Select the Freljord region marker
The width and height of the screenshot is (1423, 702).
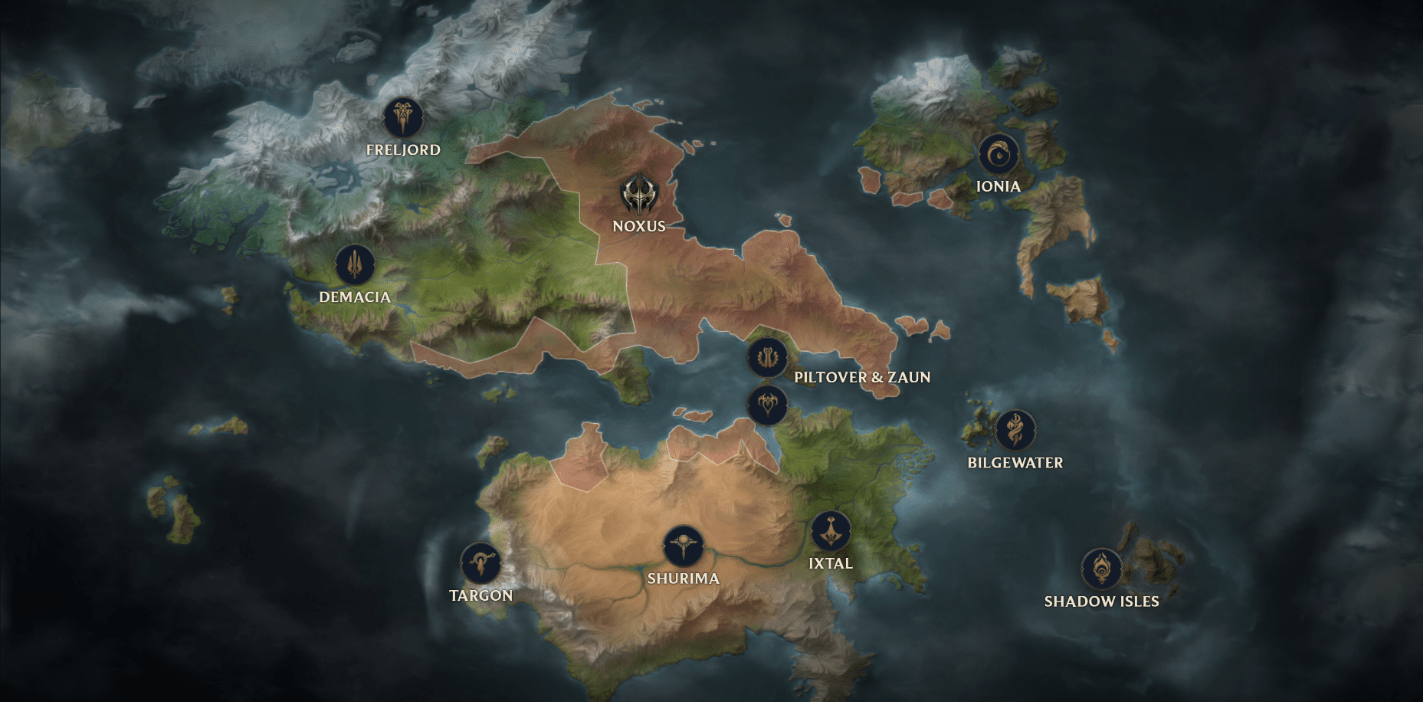403,118
